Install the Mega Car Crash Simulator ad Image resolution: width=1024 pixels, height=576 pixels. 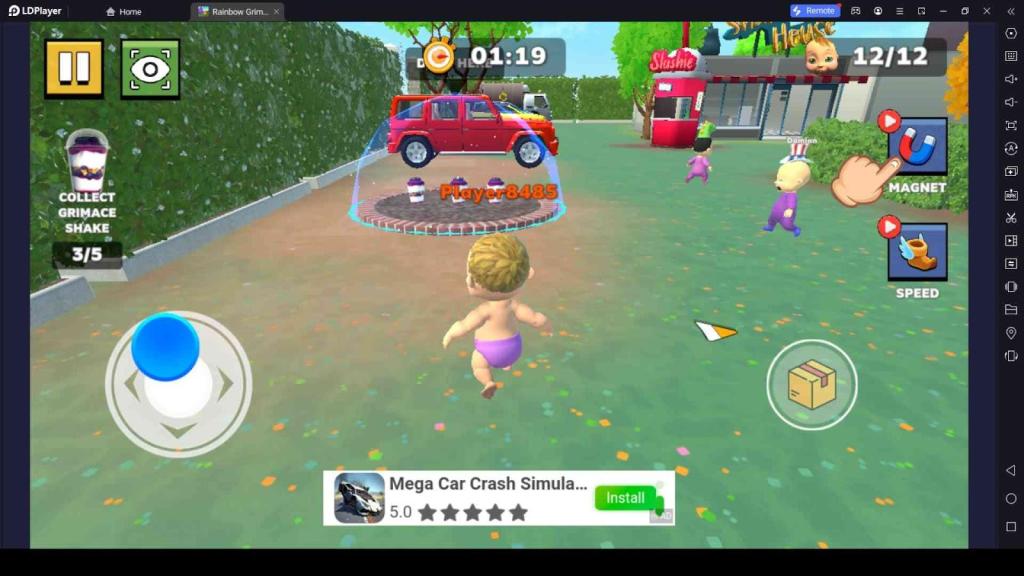625,498
